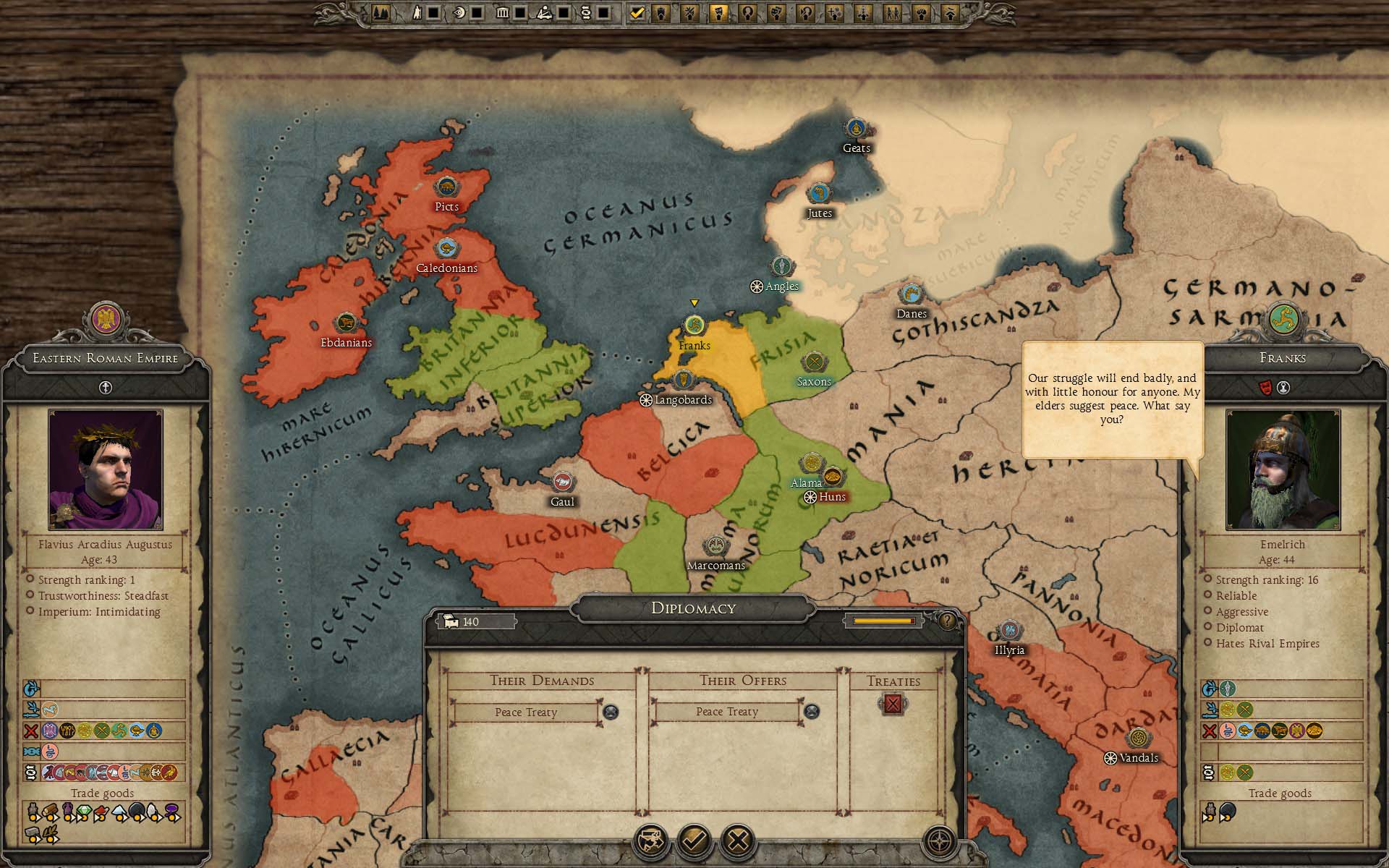Click the compass button on the diplomacy panel

tap(940, 841)
